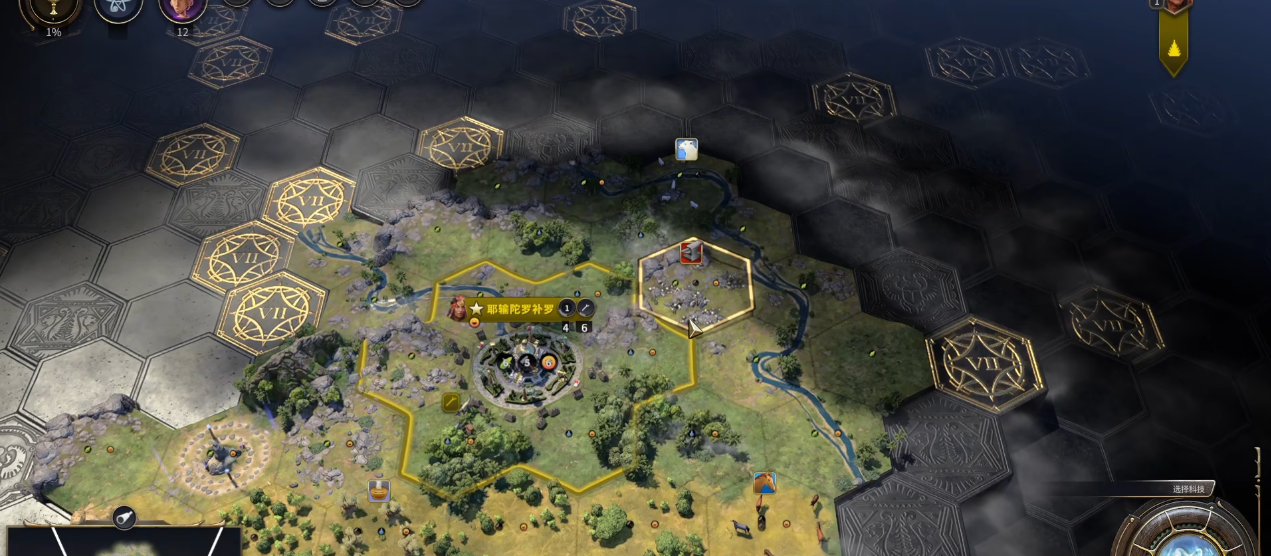Click the red stone resource icon
The width and height of the screenshot is (1271, 556).
[690, 252]
